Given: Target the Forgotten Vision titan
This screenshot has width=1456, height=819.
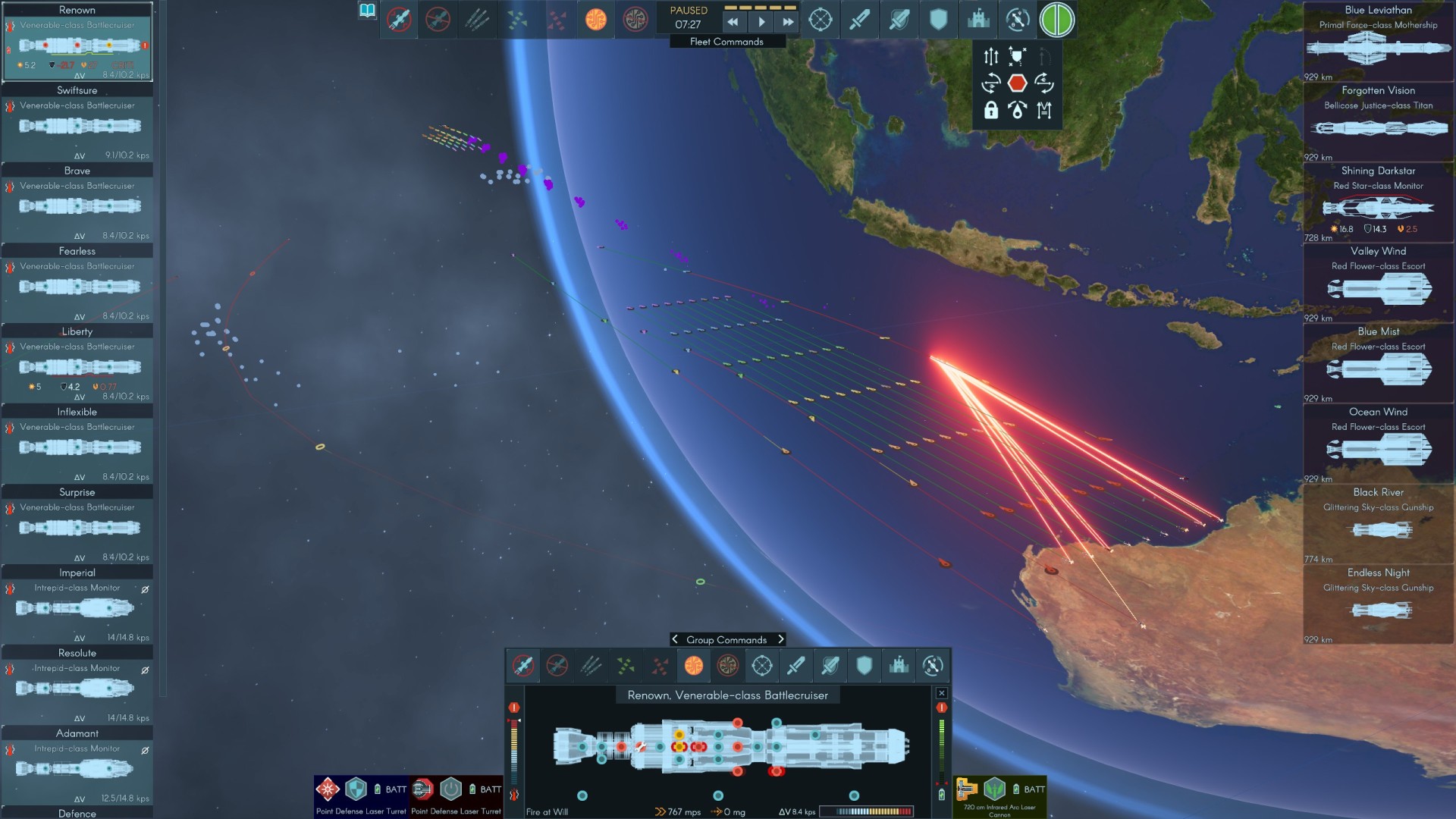Looking at the screenshot, I should point(1378,123).
